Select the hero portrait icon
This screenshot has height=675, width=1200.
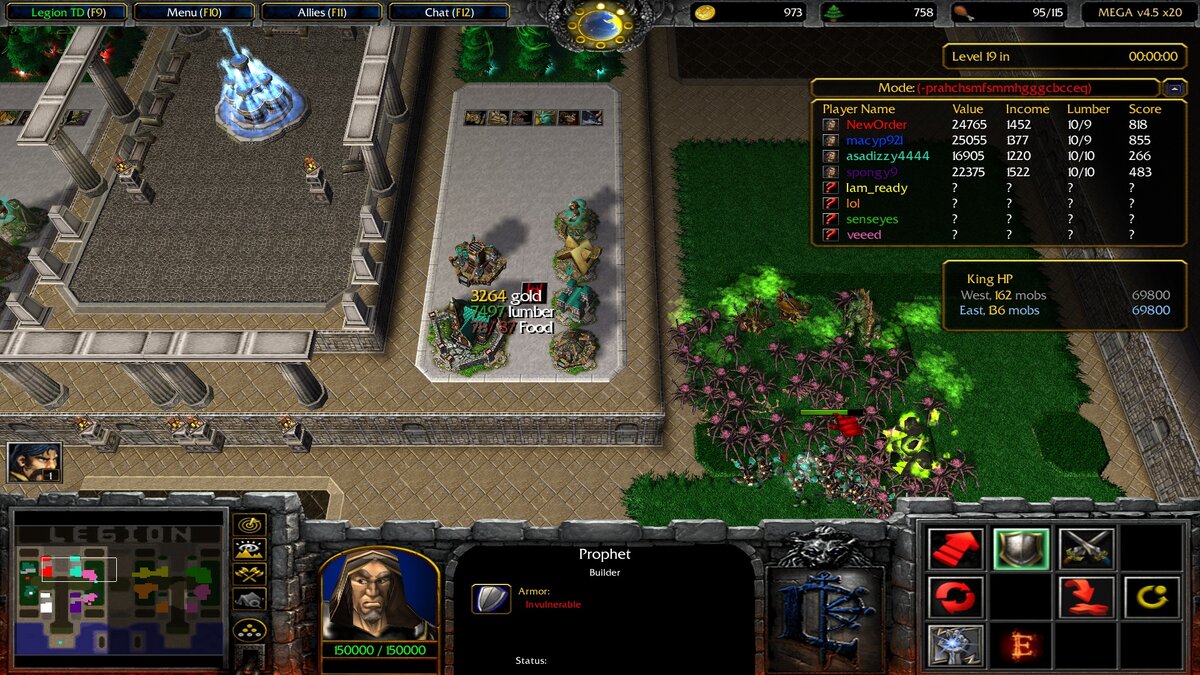coord(34,462)
